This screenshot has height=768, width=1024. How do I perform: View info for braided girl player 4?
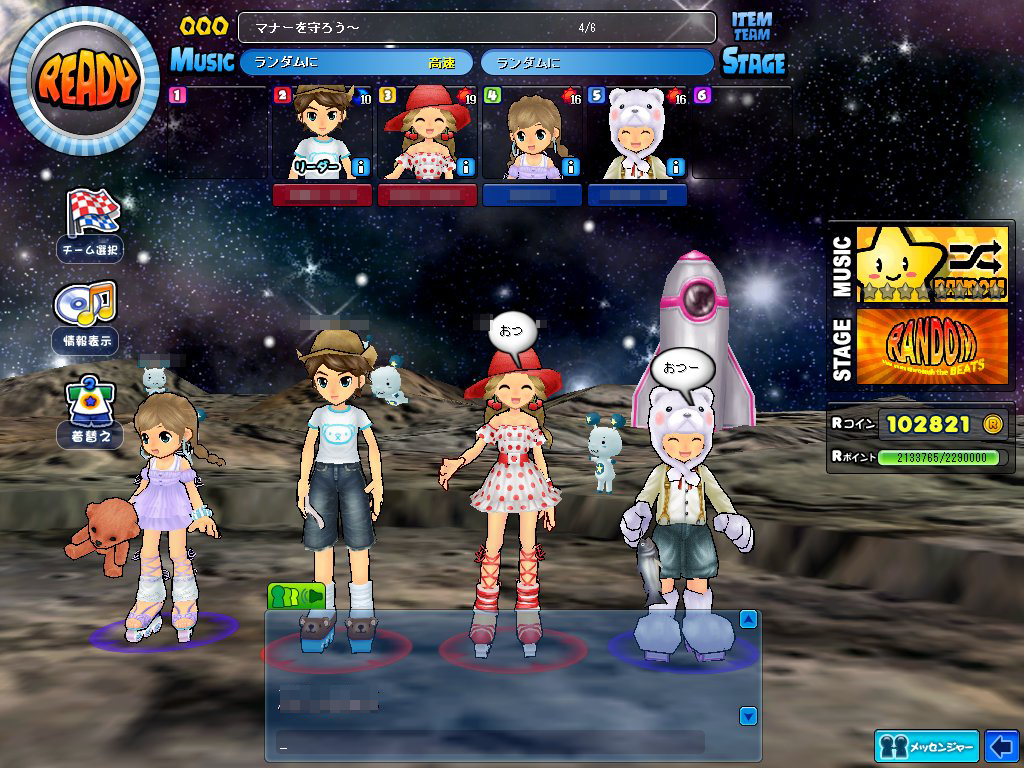pyautogui.click(x=571, y=167)
